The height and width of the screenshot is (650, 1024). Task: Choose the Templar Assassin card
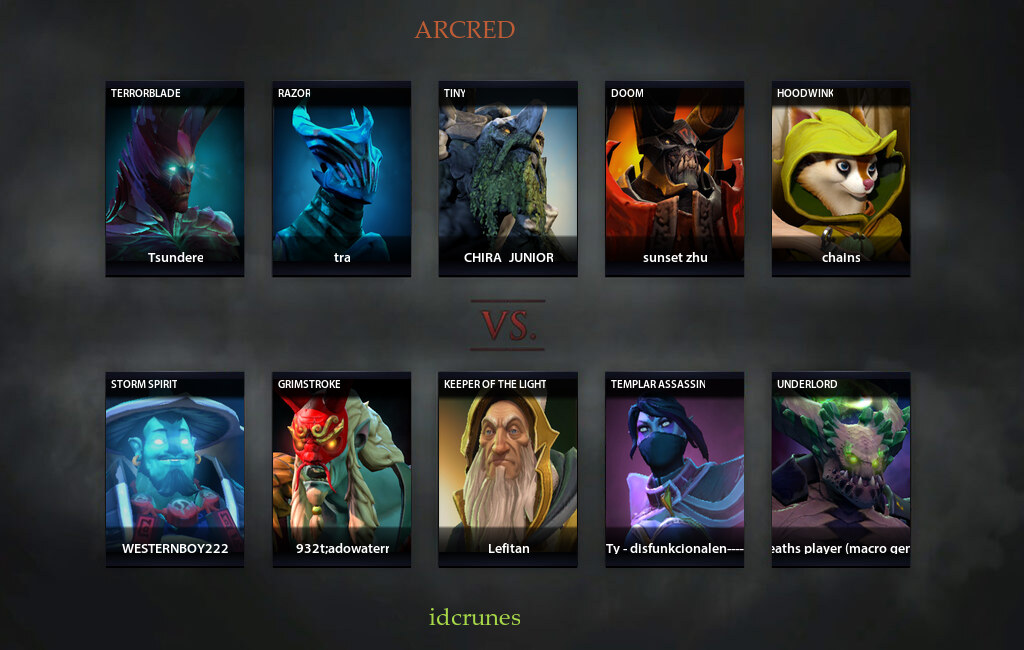click(x=674, y=469)
